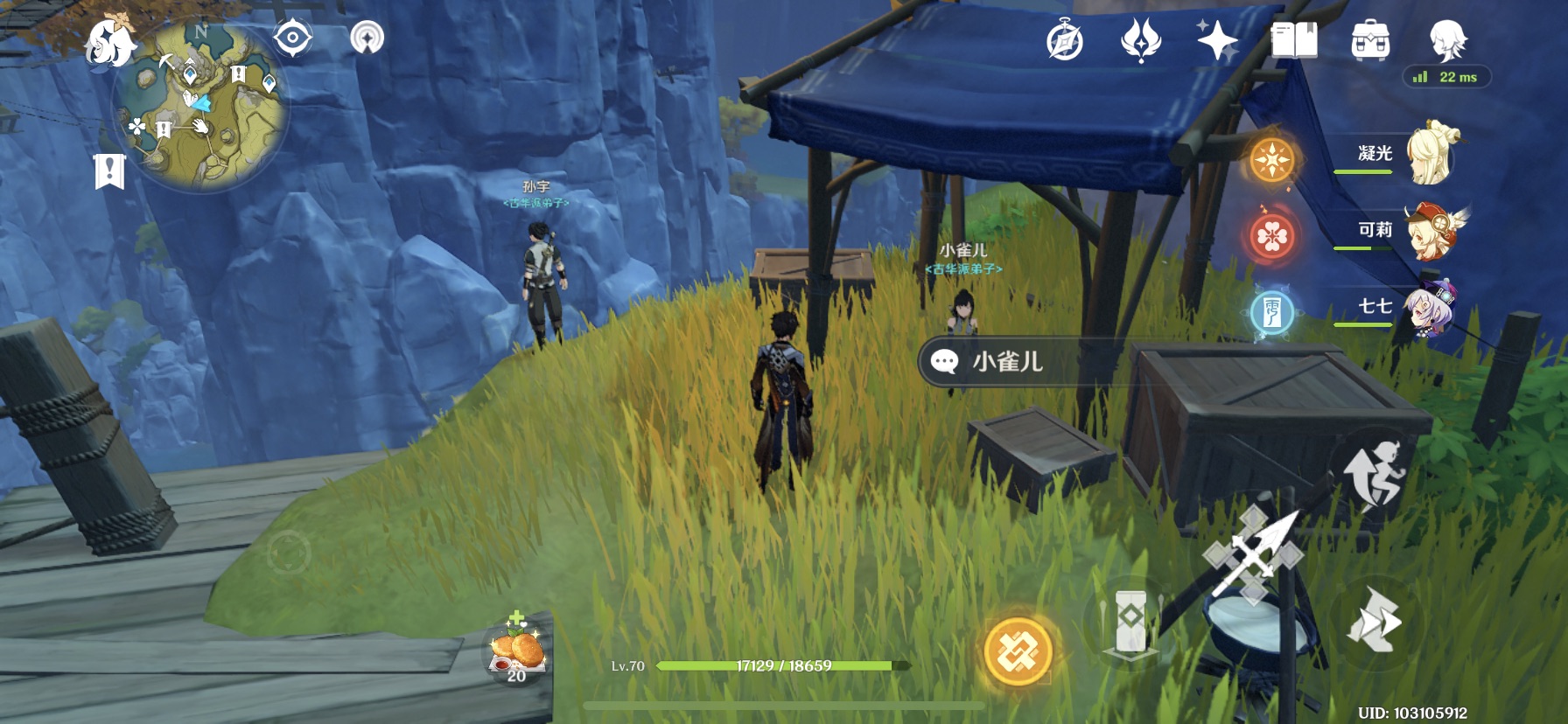Tap the polearm normal attack button

[1254, 554]
